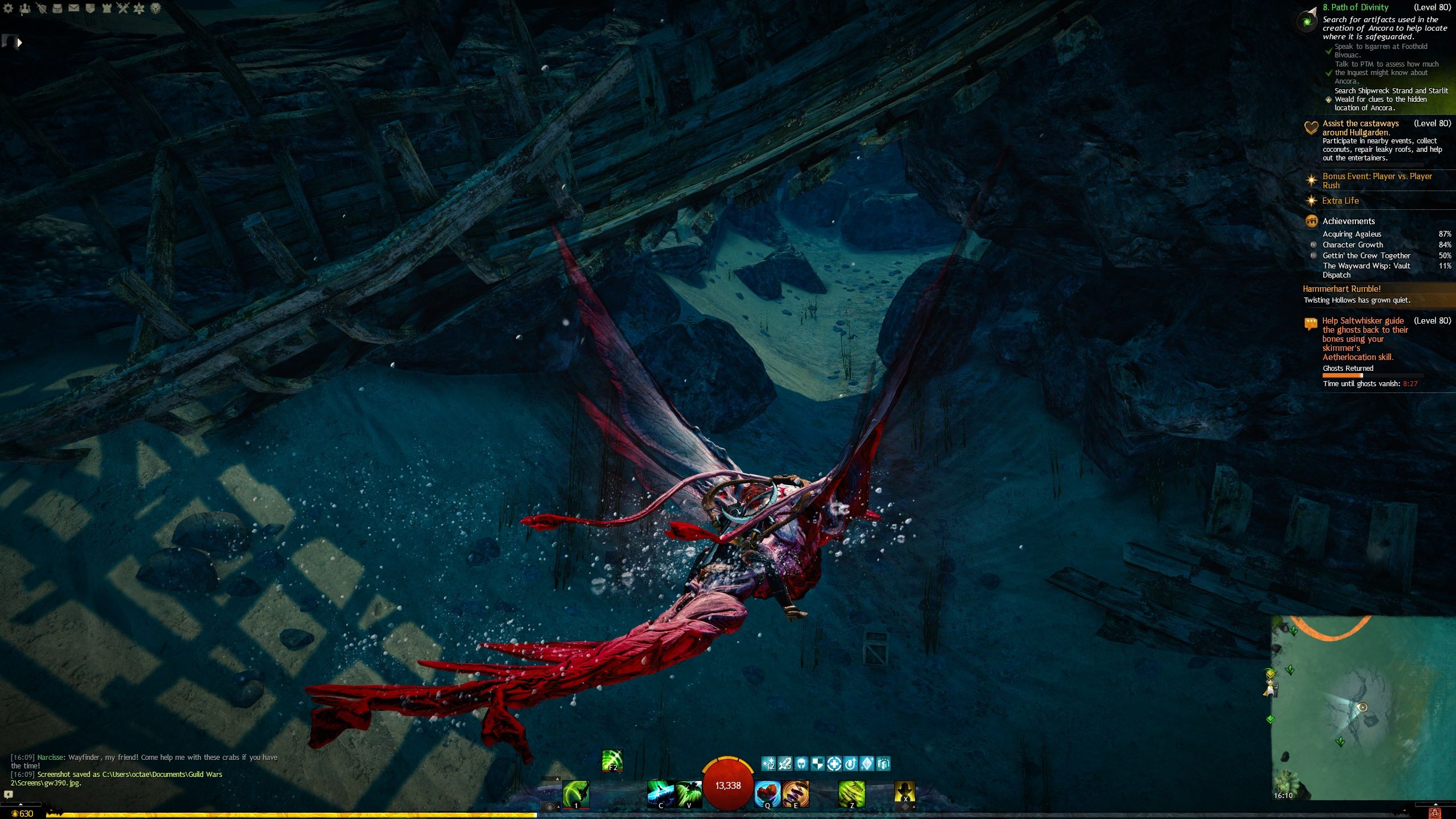
Task: Click the Extra Life event entry
Action: click(x=1340, y=201)
